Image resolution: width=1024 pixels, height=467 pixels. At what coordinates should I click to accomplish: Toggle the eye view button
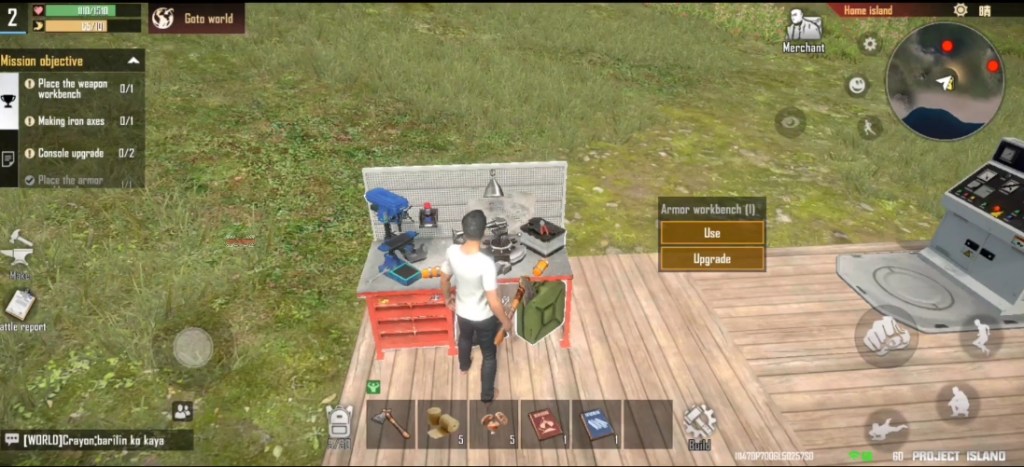791,122
